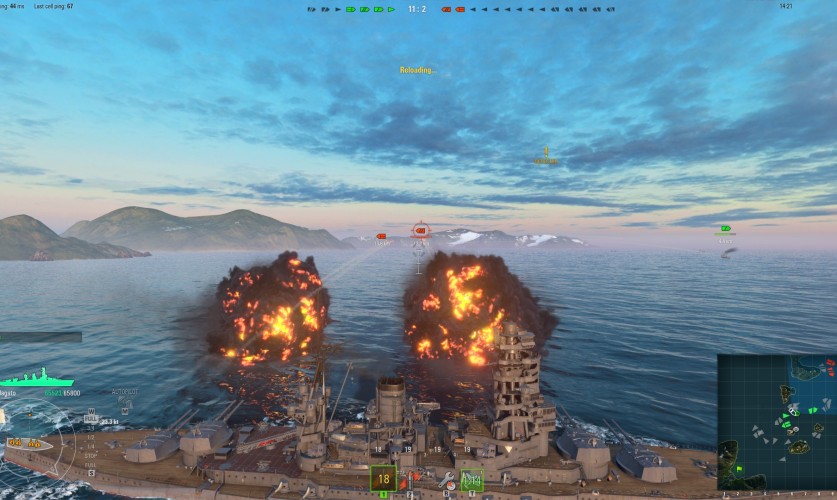
Task: Click the green flag base on minimap
Action: coord(738,469)
